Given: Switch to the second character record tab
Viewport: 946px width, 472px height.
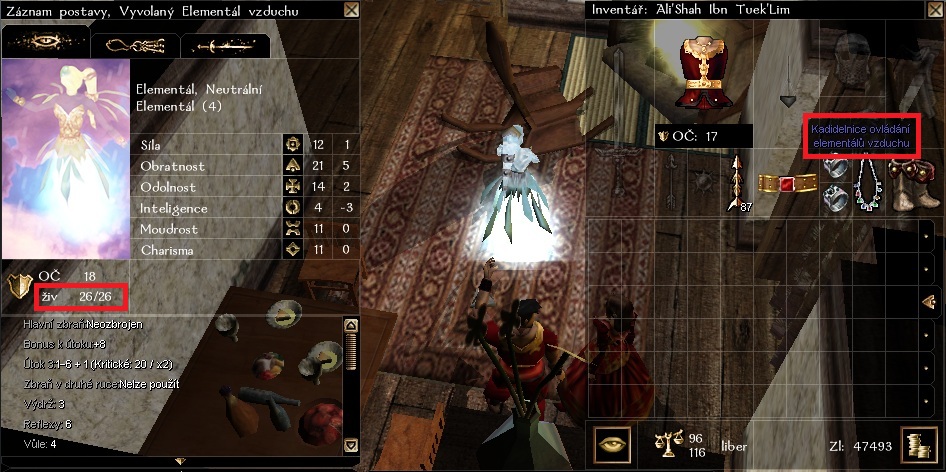Looking at the screenshot, I should [x=134, y=45].
